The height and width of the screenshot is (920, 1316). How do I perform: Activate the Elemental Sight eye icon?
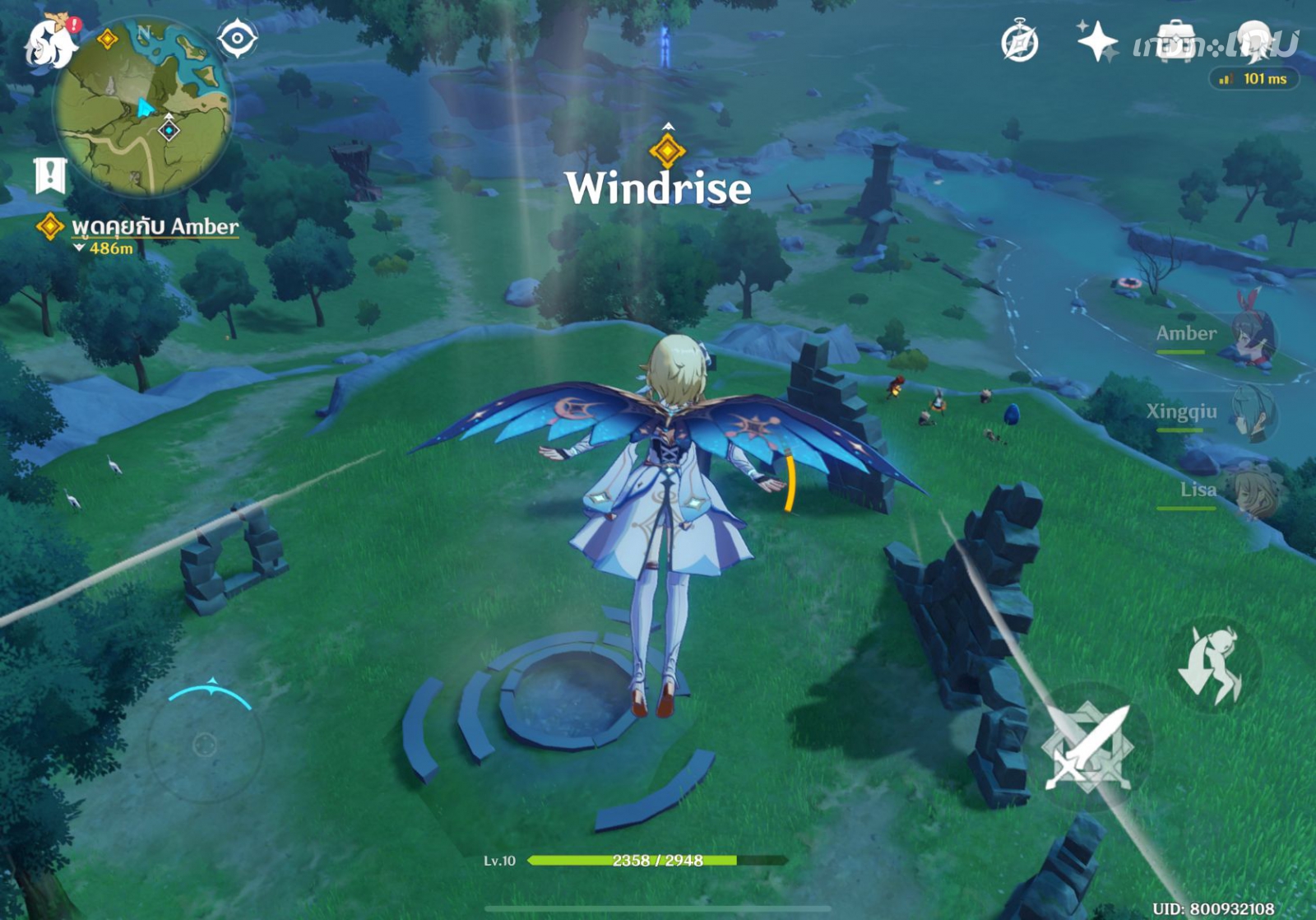click(x=237, y=38)
